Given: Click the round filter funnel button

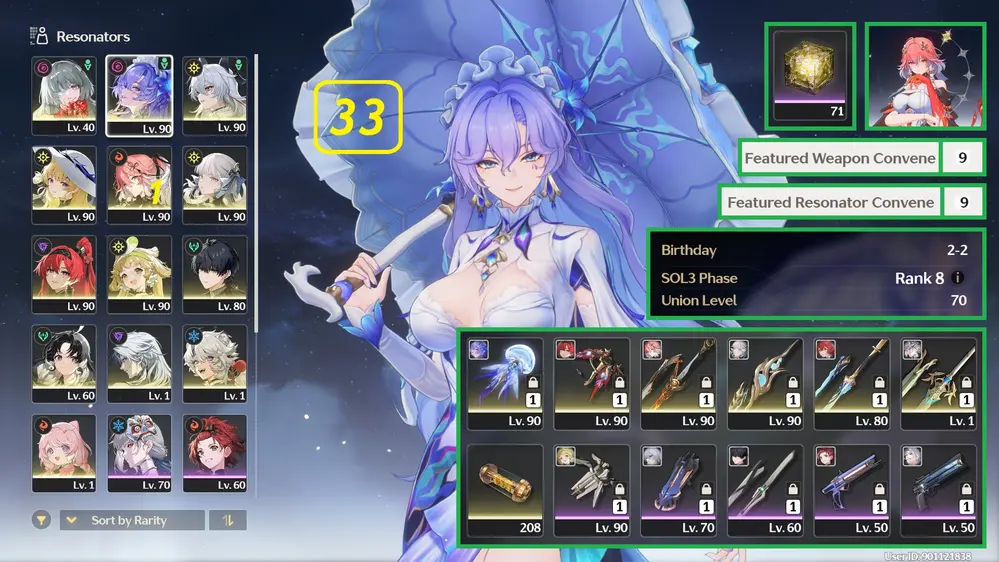Looking at the screenshot, I should click(x=42, y=520).
